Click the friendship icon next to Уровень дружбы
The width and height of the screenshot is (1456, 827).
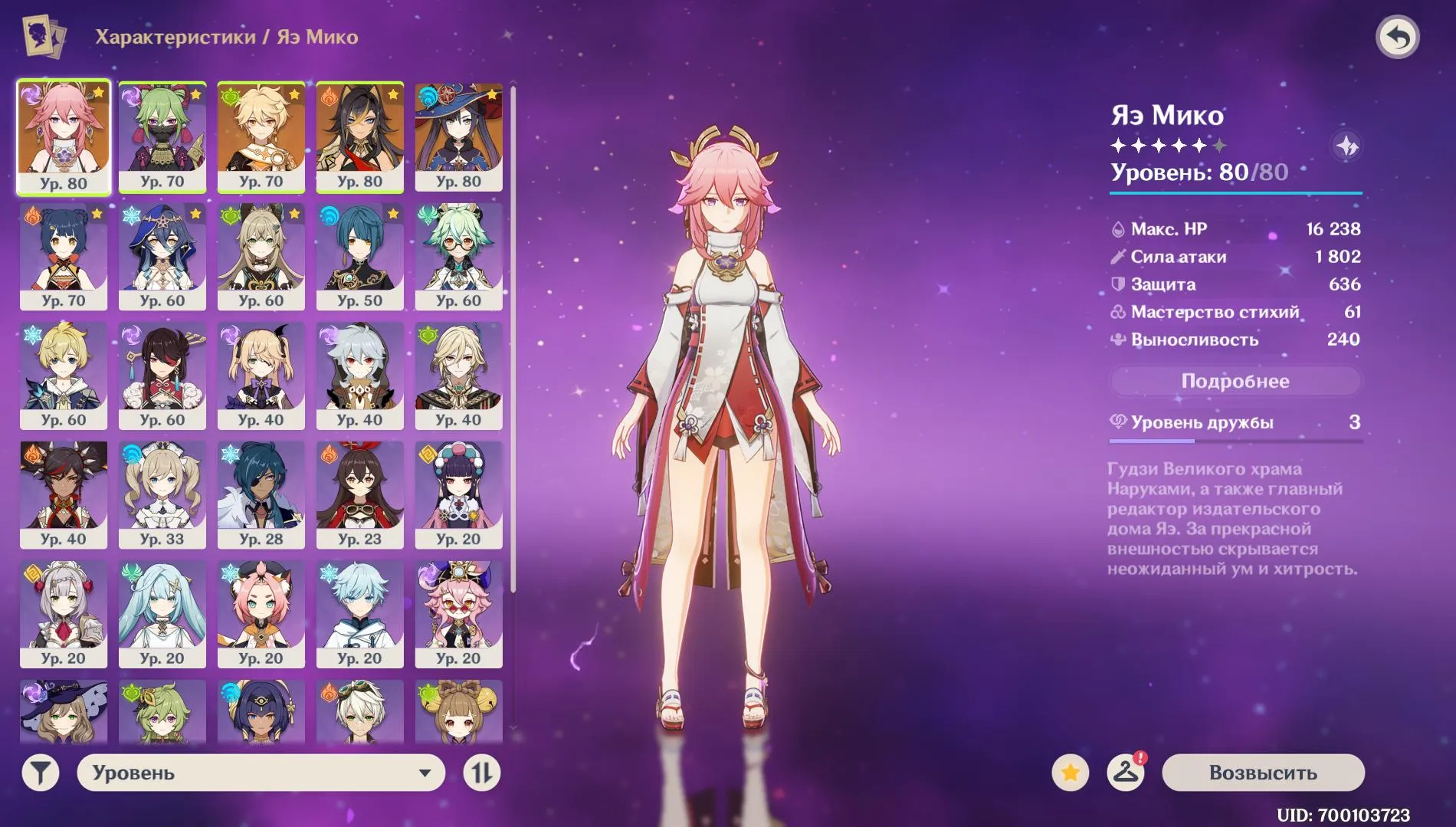coord(1119,422)
